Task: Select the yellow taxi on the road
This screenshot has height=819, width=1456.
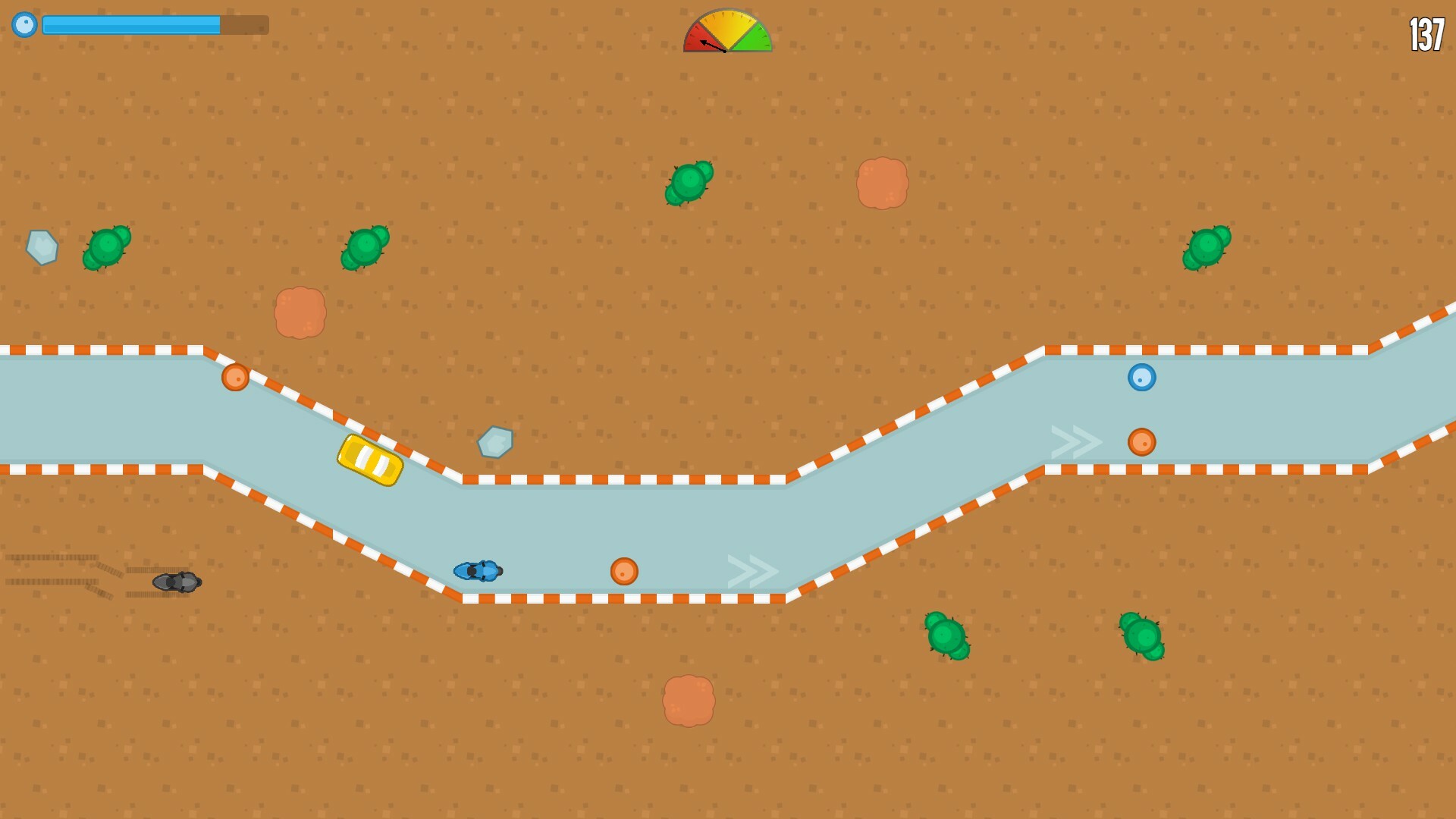Action: coord(370,460)
